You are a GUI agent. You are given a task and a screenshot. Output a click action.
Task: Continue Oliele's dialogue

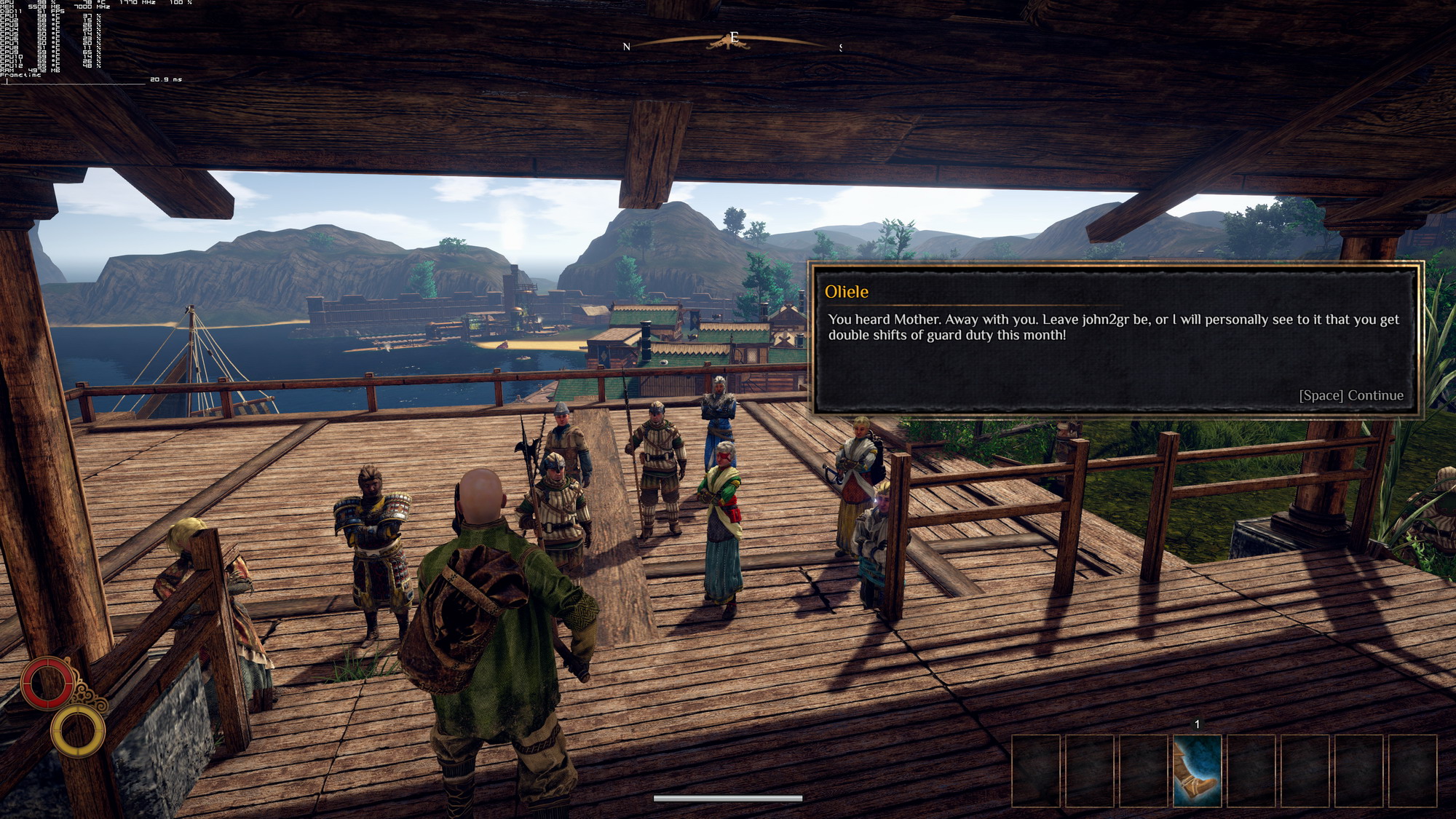pos(1350,395)
